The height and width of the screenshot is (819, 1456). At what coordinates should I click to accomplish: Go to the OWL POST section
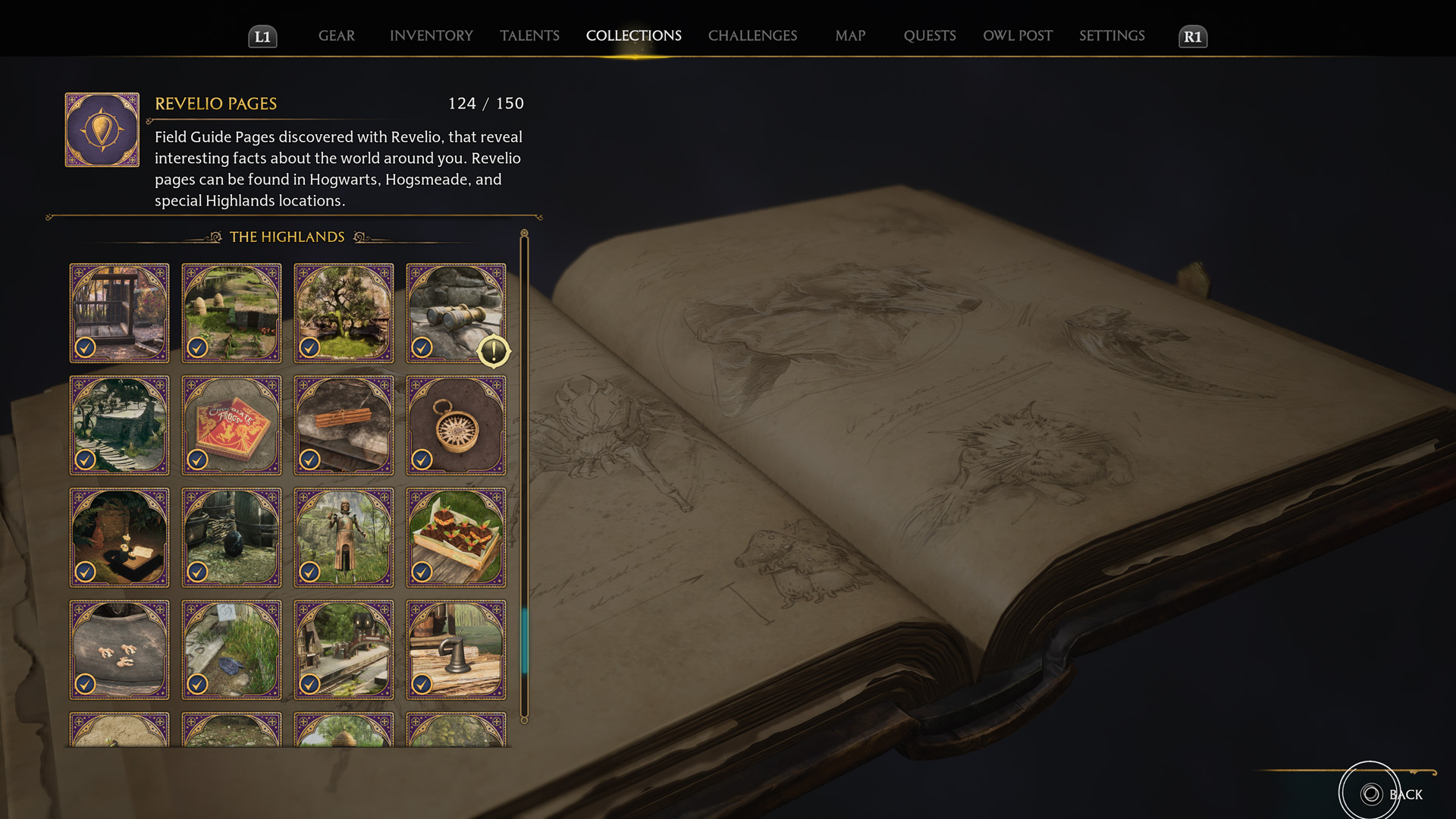[x=1018, y=36]
